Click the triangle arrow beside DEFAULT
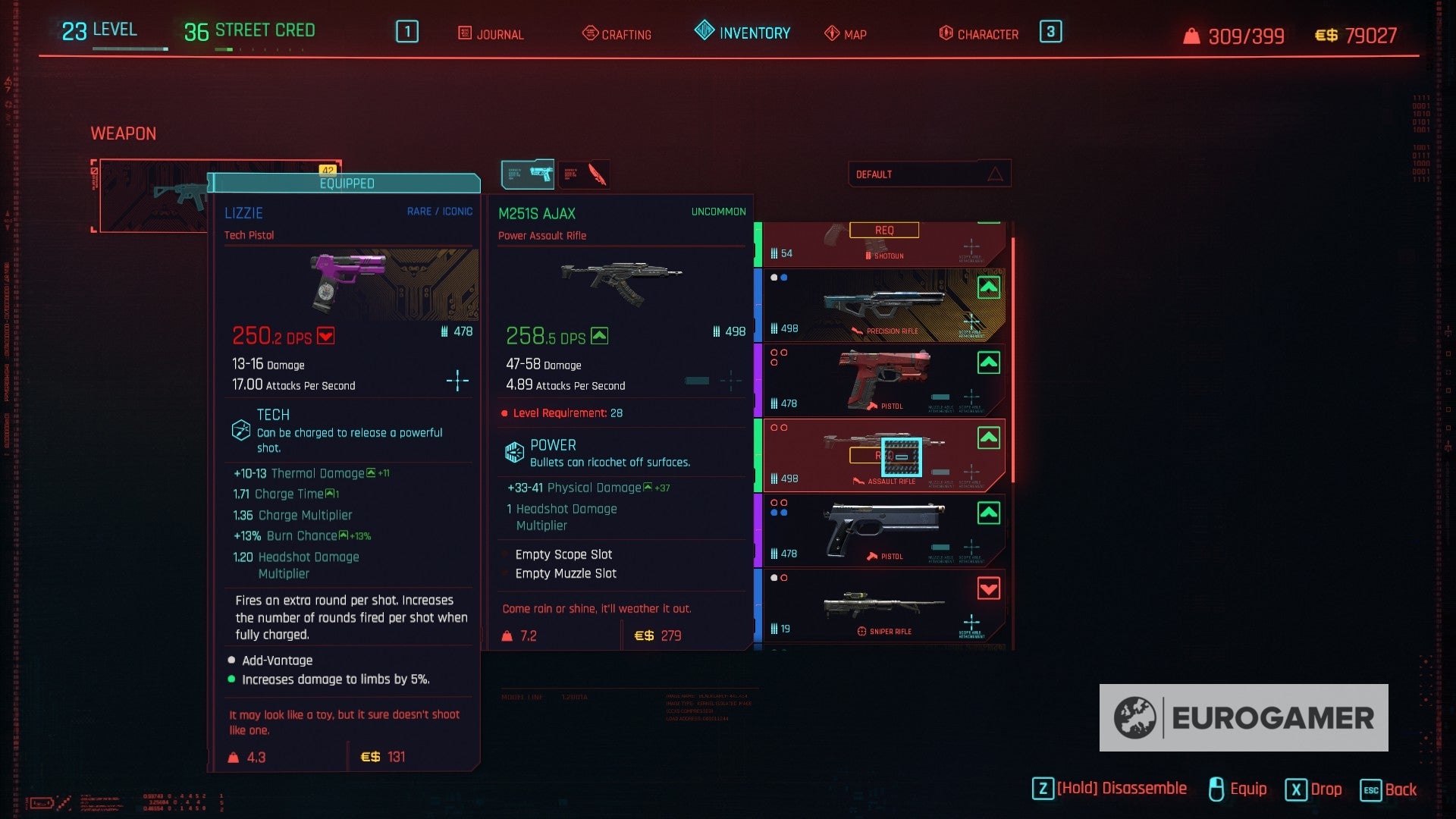The image size is (1456, 819). click(995, 174)
